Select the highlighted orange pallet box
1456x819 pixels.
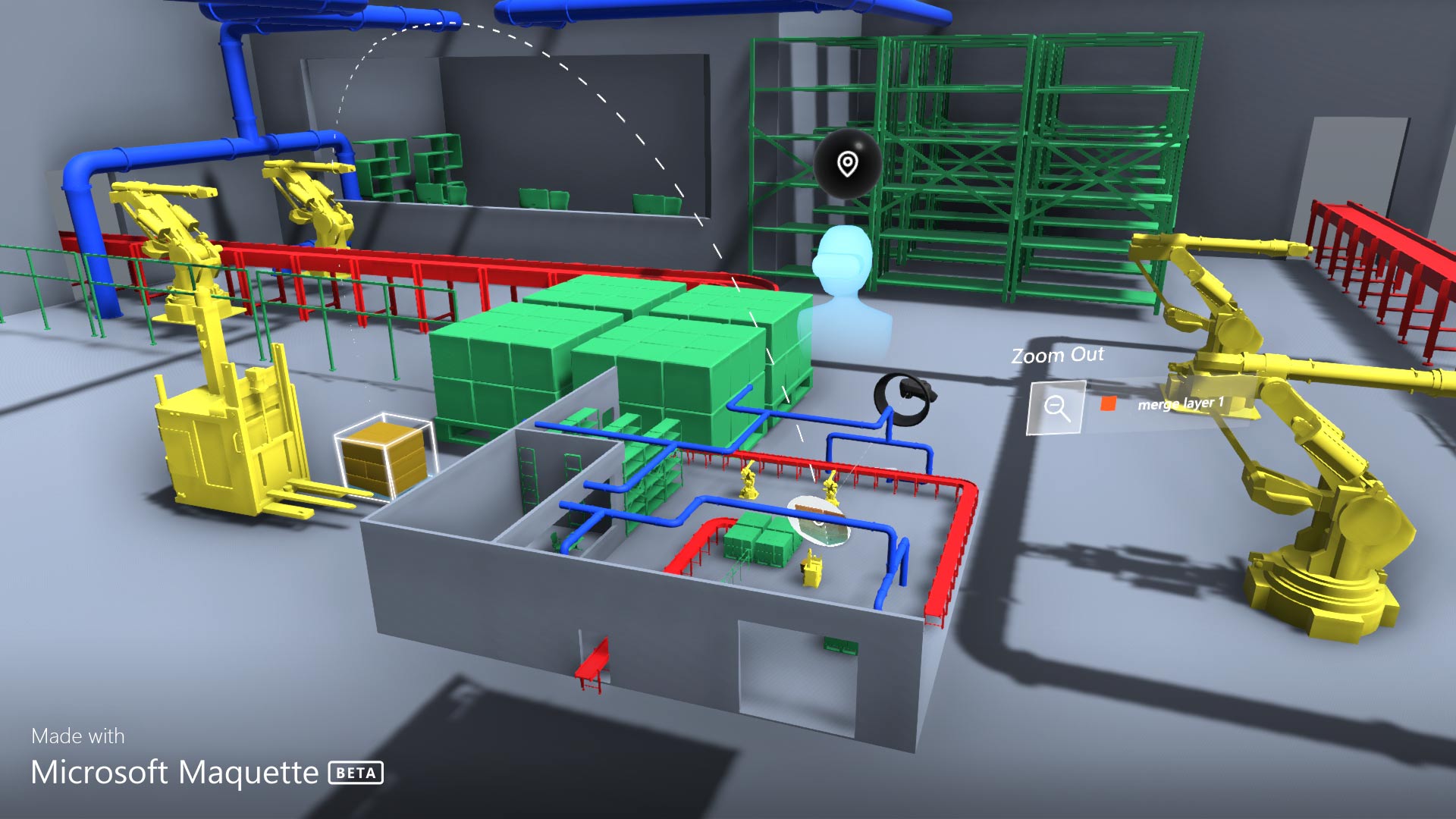click(x=385, y=455)
